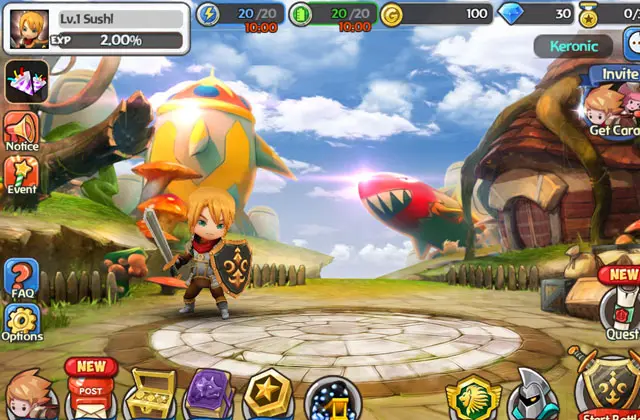Open the Options gear menu

click(x=21, y=324)
